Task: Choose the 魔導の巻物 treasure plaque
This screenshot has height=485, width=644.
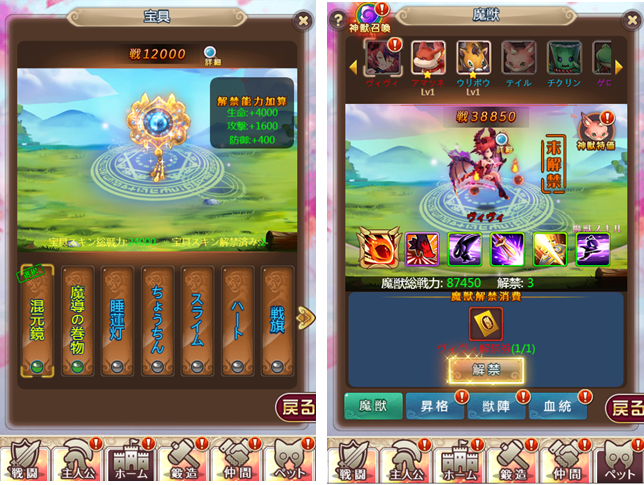Action: click(79, 321)
